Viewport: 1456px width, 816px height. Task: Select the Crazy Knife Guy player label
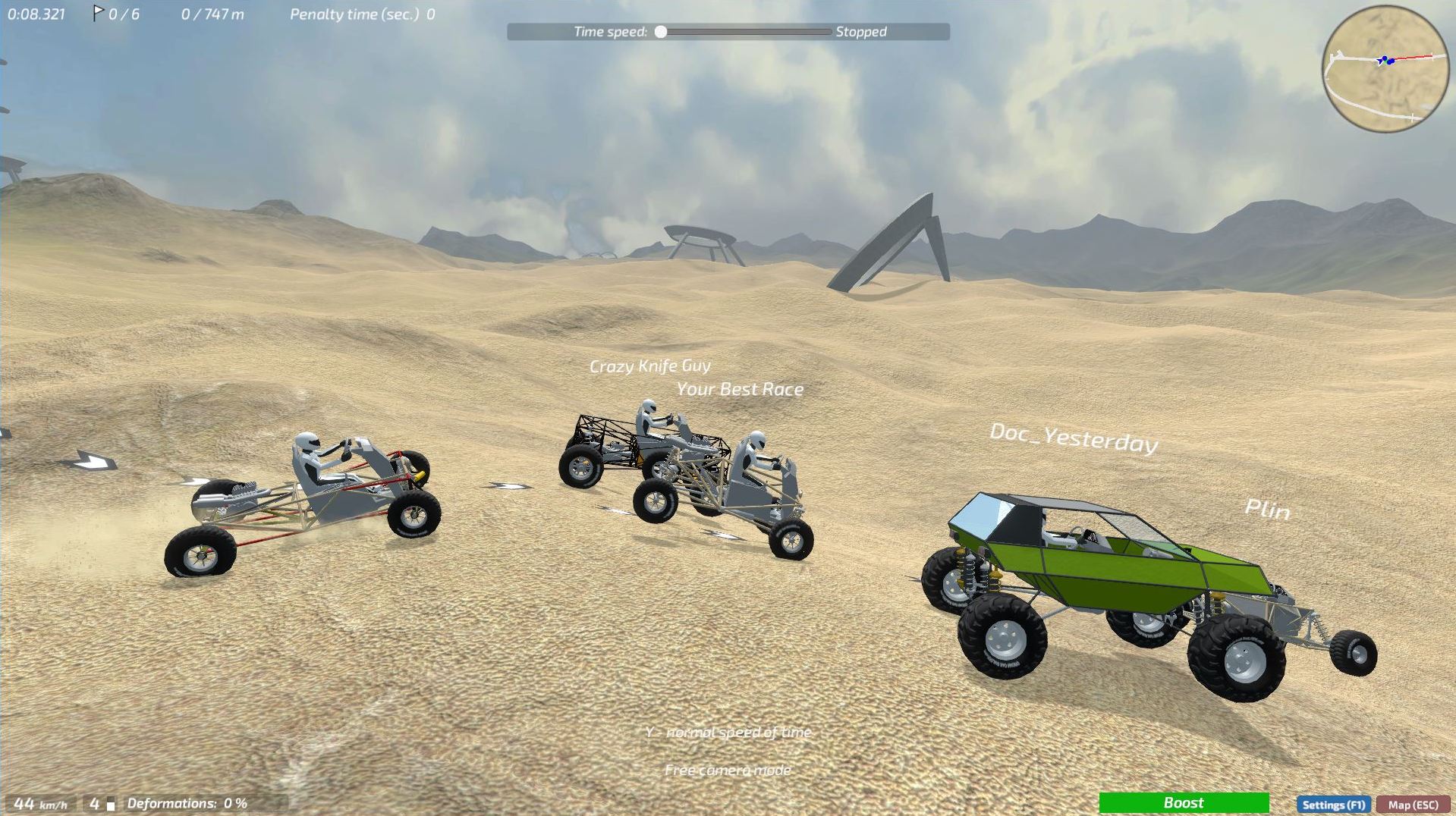click(x=650, y=366)
